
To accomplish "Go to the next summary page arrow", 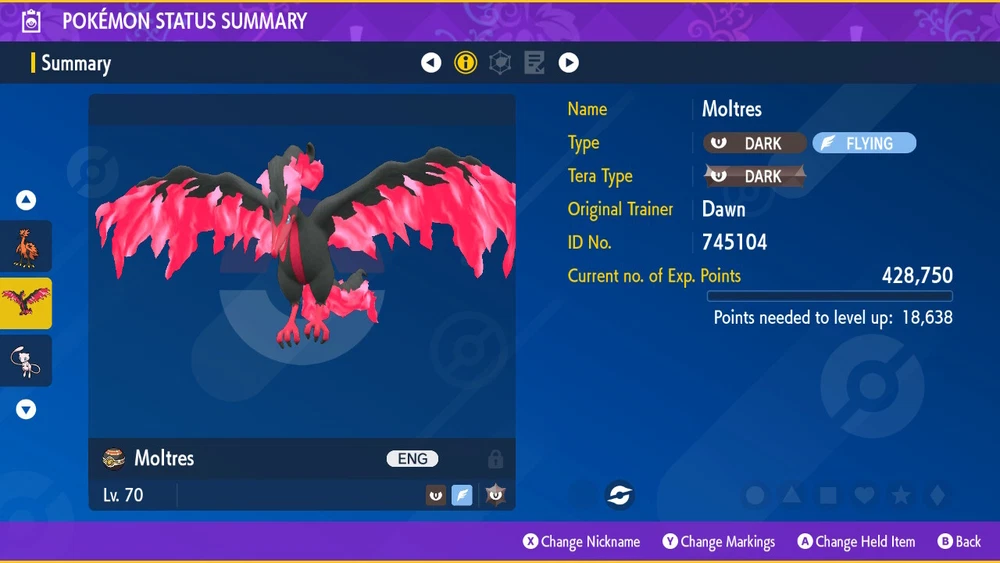I will [x=568, y=63].
